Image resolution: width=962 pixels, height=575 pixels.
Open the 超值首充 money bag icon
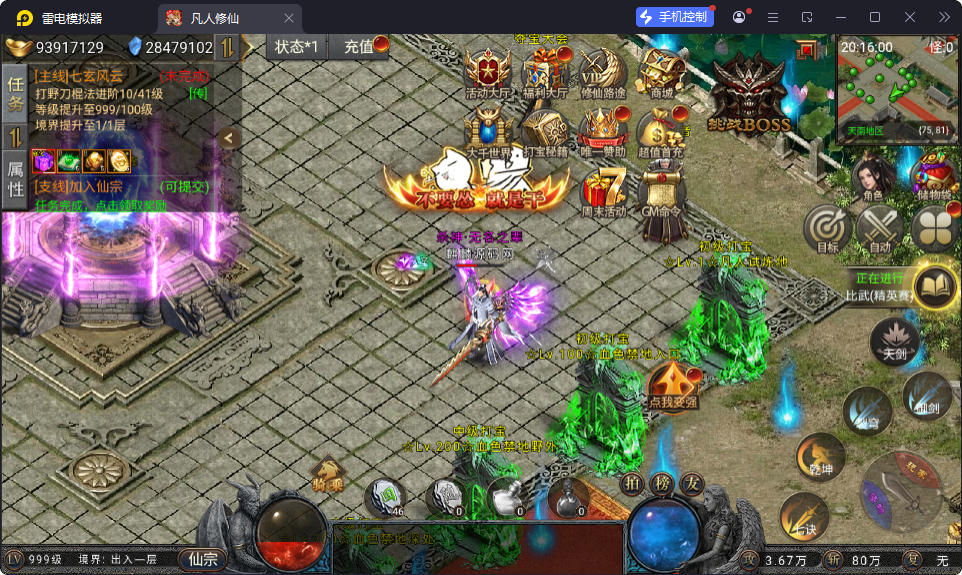(661, 132)
